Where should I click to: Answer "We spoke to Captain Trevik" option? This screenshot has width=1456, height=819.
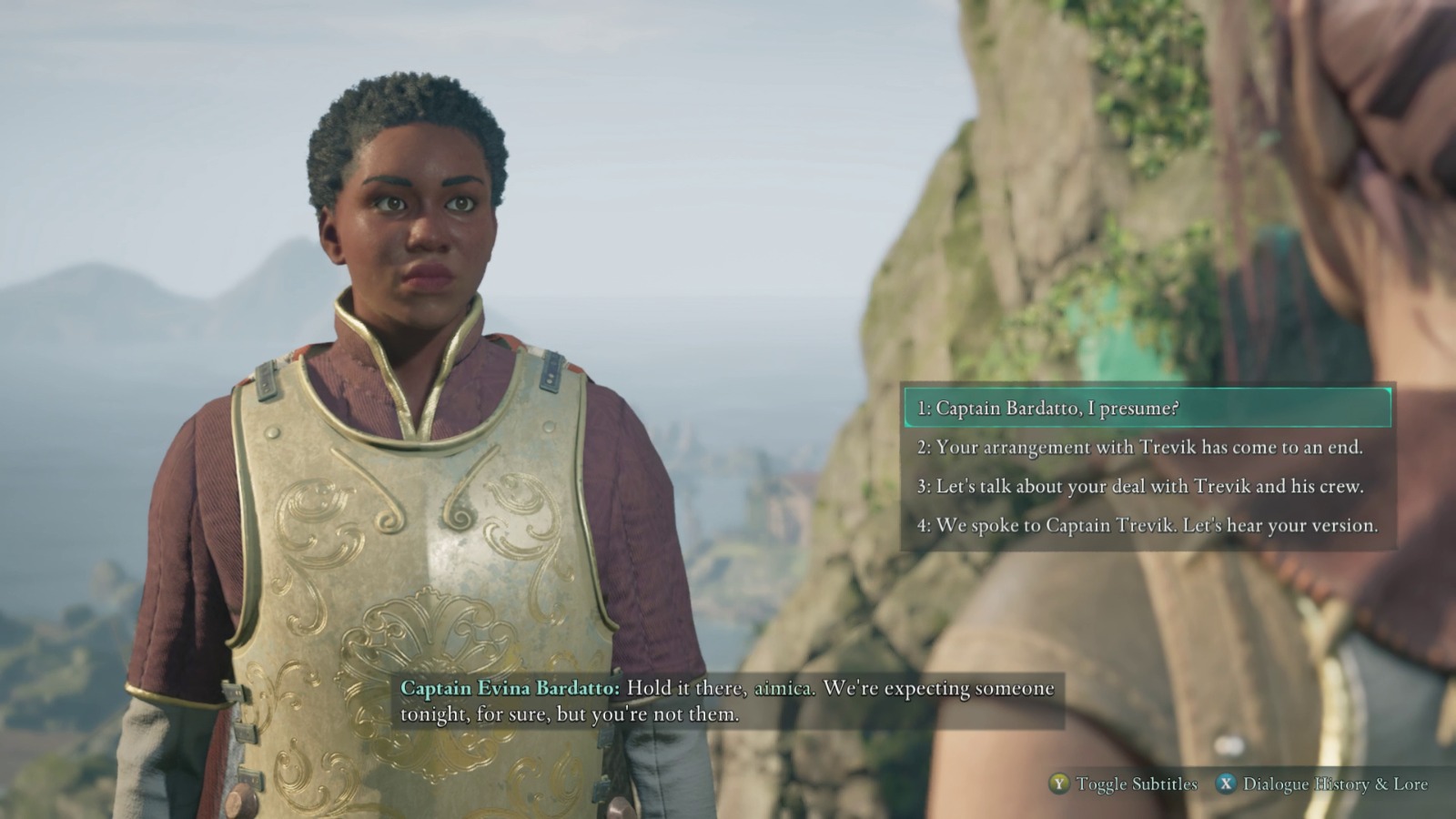point(1147,526)
